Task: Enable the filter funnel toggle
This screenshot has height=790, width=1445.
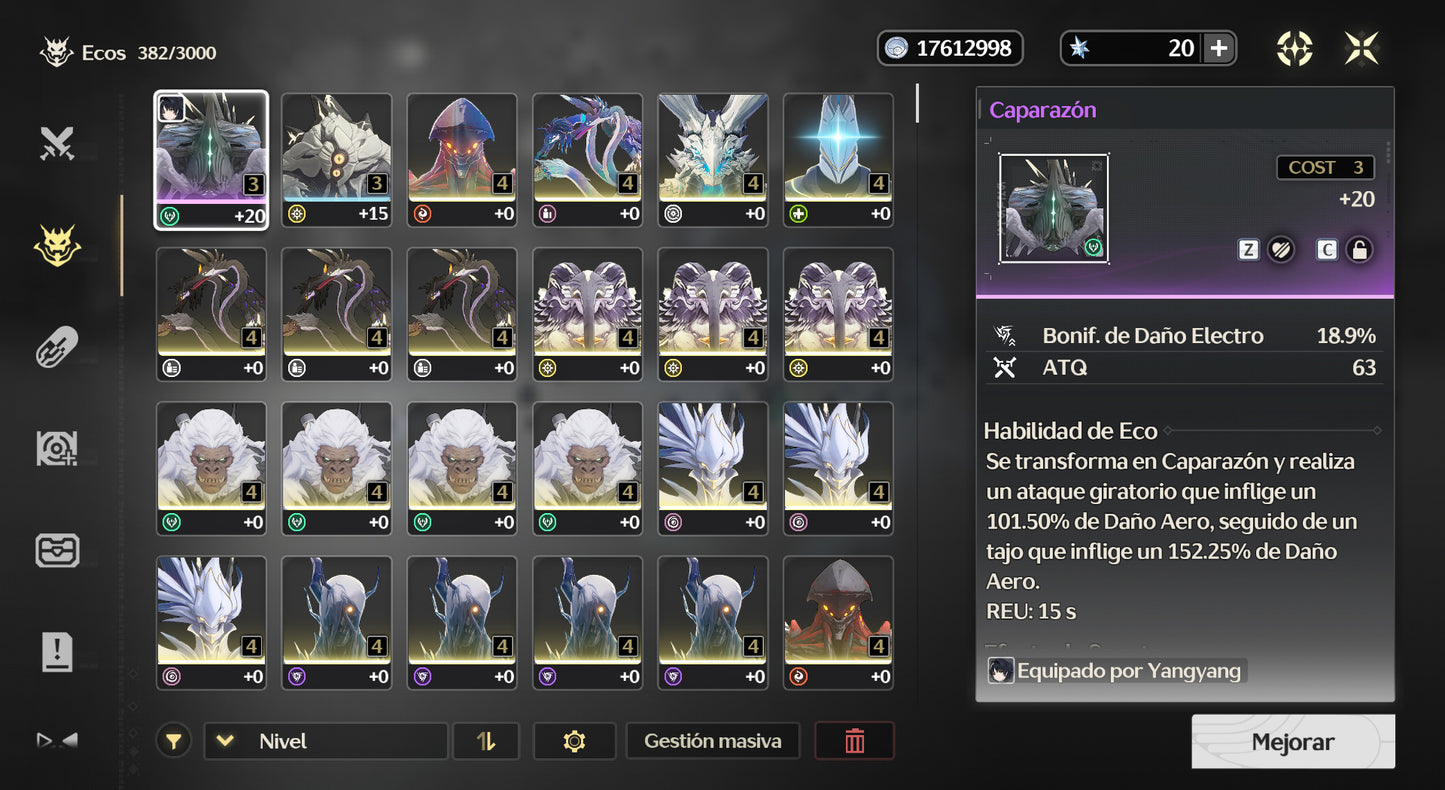Action: (173, 741)
